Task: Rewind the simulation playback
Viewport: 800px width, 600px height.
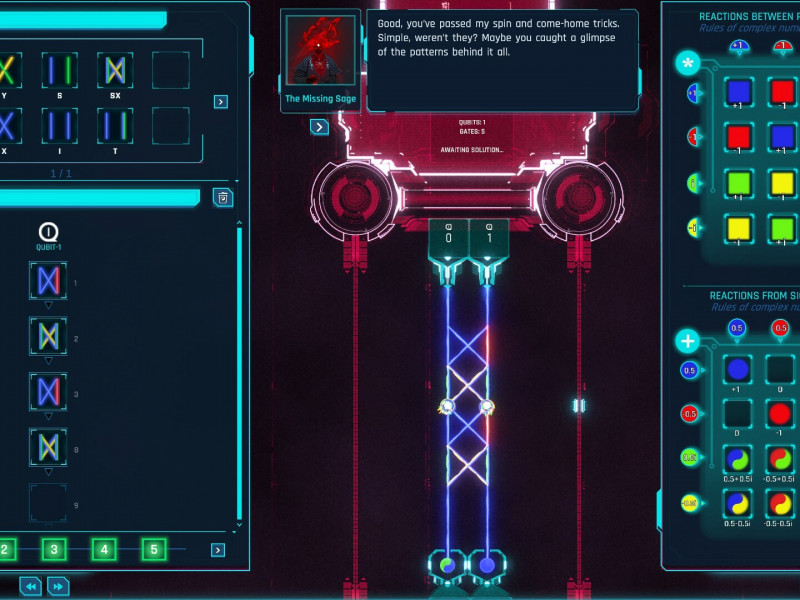Action: [31, 586]
